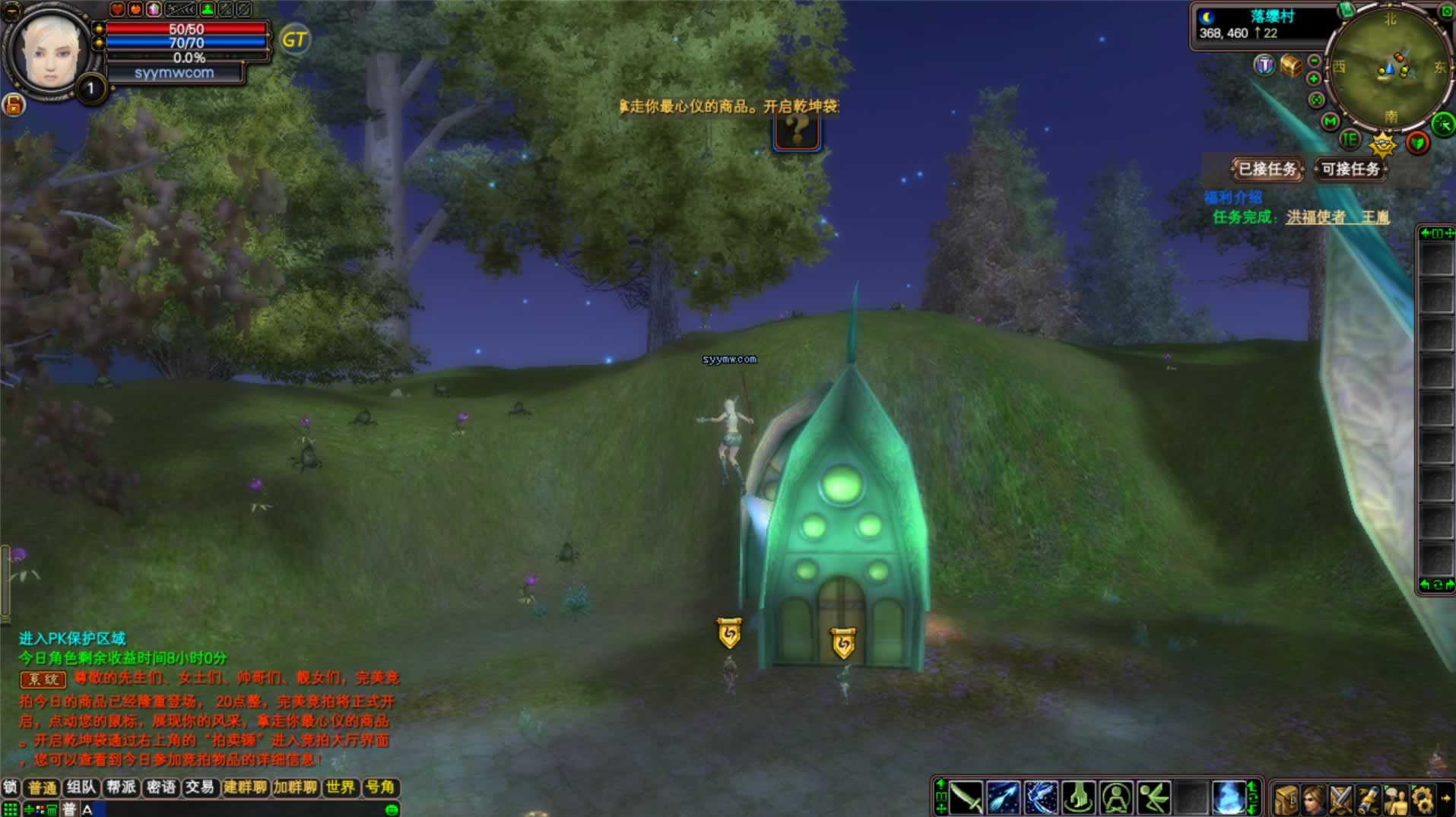Show the 可接任务 available quests list

coord(1350,169)
